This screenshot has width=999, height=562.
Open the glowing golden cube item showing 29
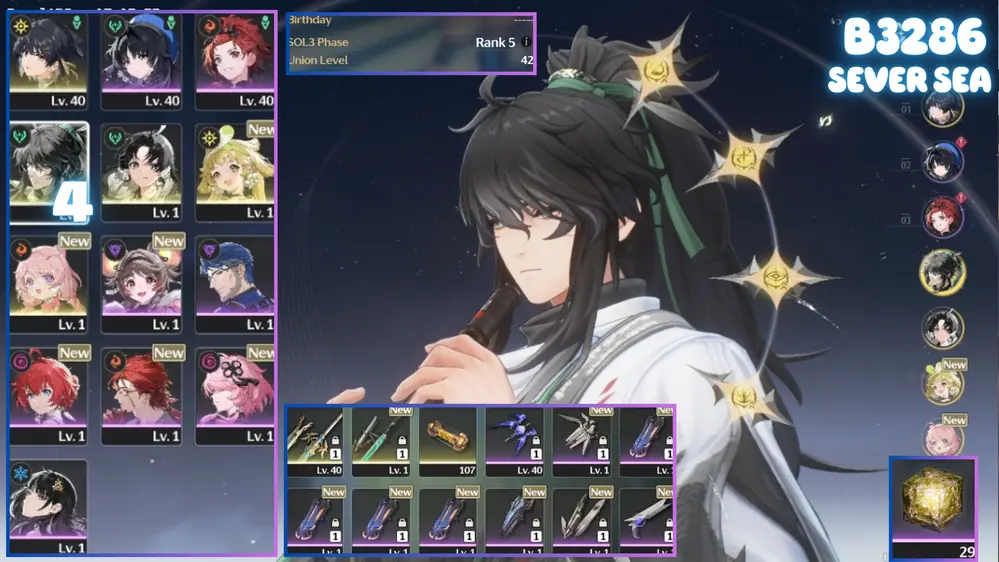click(x=933, y=505)
